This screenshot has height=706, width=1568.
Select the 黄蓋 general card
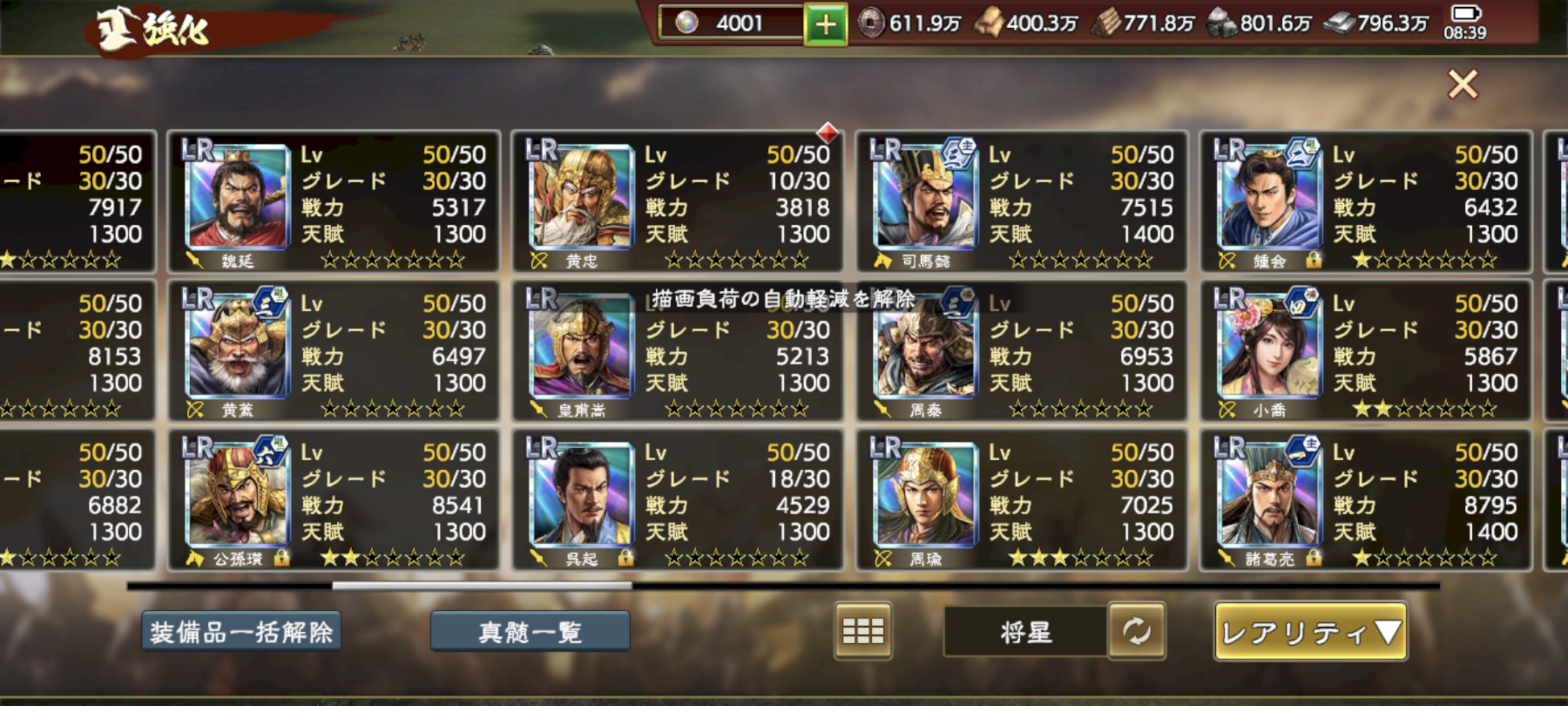click(333, 350)
